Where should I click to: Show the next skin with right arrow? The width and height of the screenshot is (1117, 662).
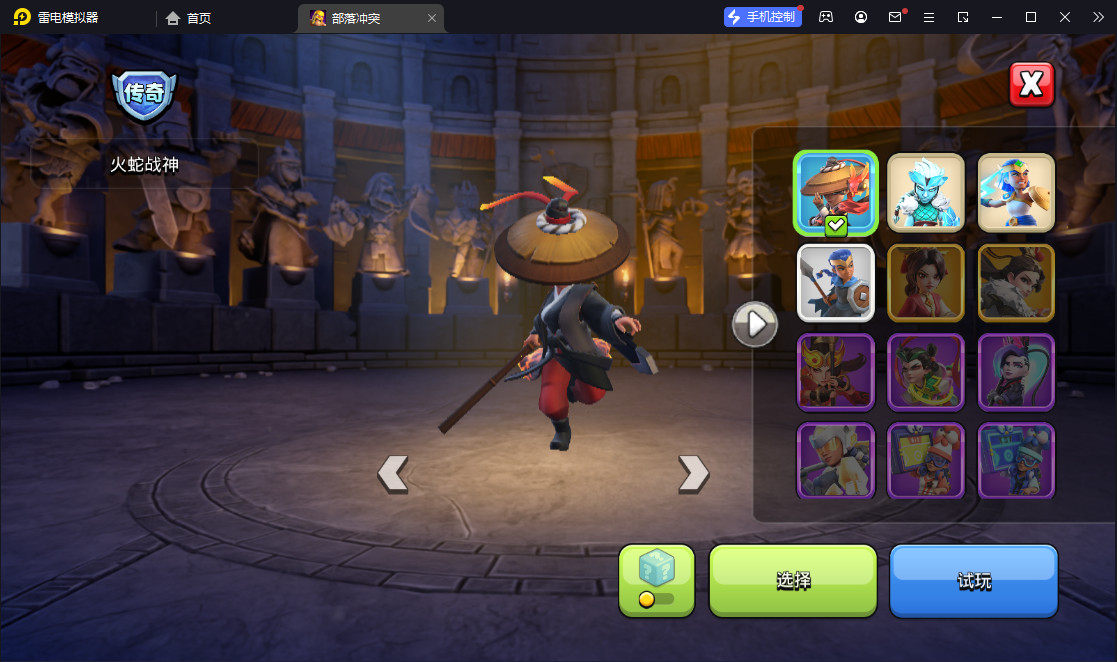(x=693, y=473)
